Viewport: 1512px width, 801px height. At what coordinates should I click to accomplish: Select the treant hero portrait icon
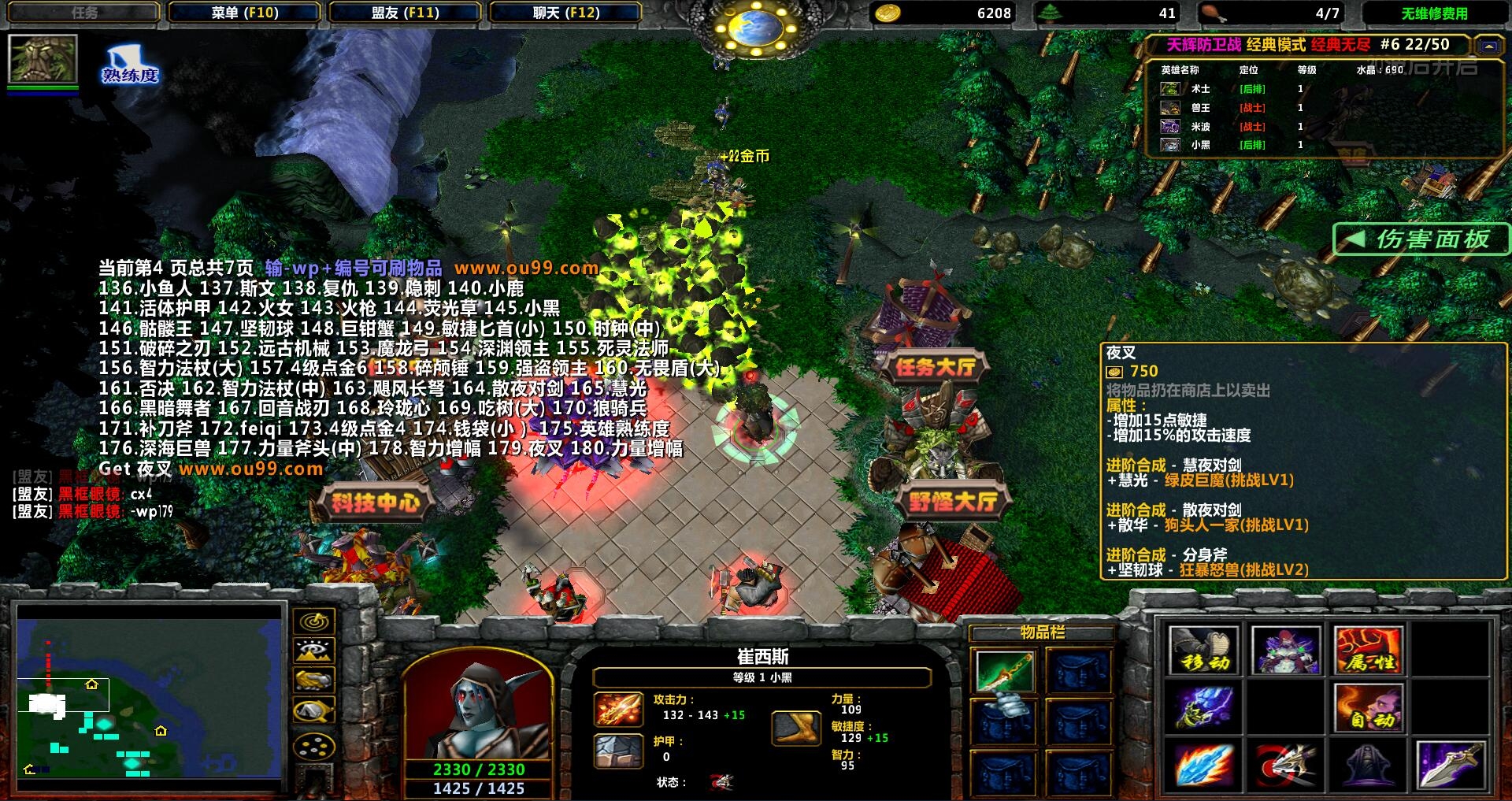pyautogui.click(x=43, y=58)
